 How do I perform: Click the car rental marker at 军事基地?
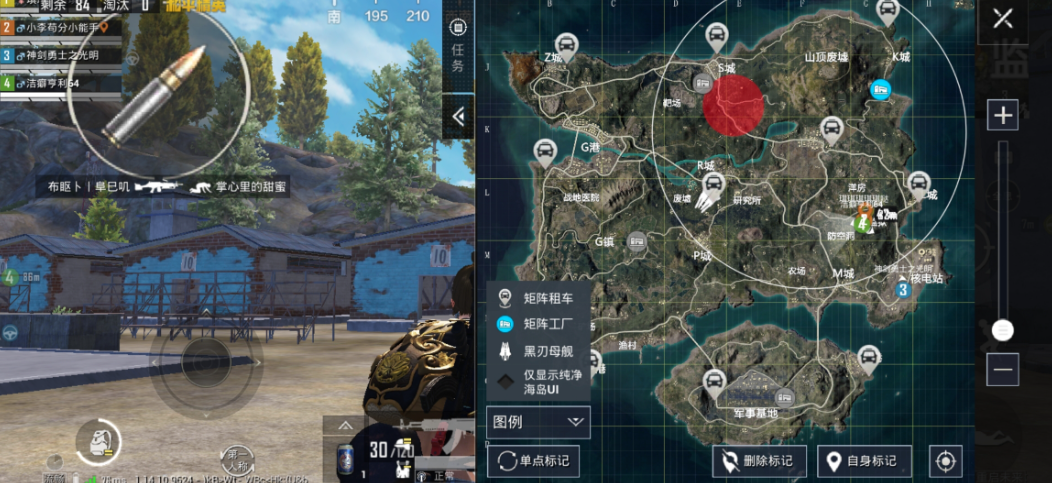[714, 380]
